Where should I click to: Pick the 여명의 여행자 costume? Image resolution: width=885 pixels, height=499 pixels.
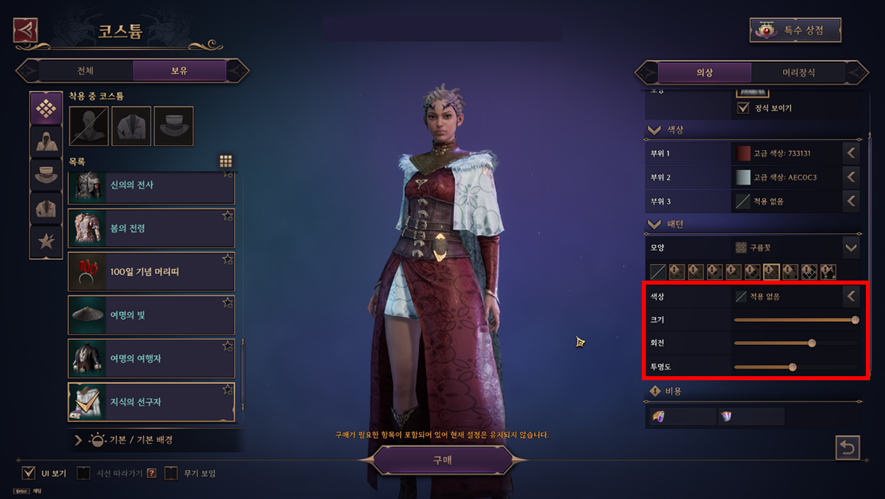[x=151, y=357]
